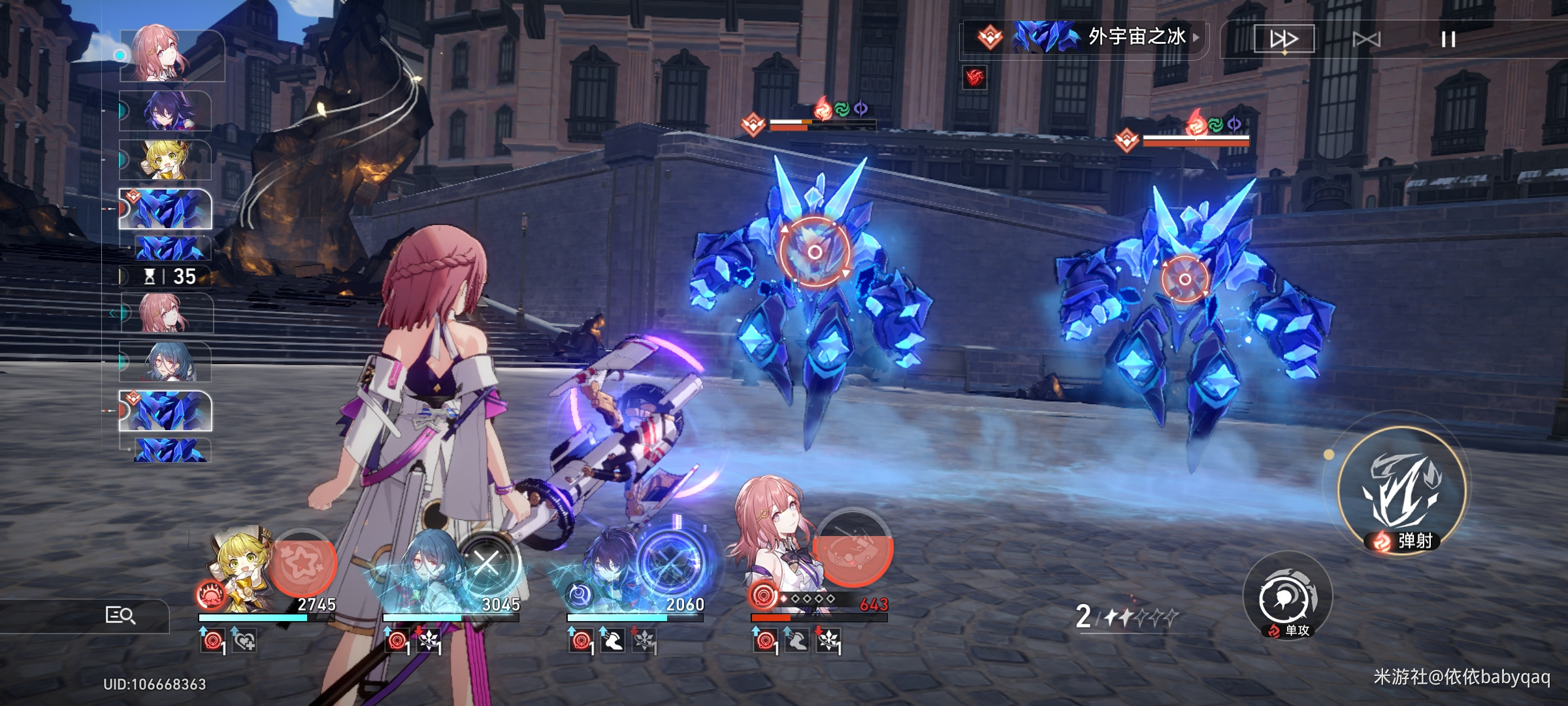Screen dimensions: 1568x706
Task: Activate the dark-haired character's blue ultimate
Action: pos(671,562)
